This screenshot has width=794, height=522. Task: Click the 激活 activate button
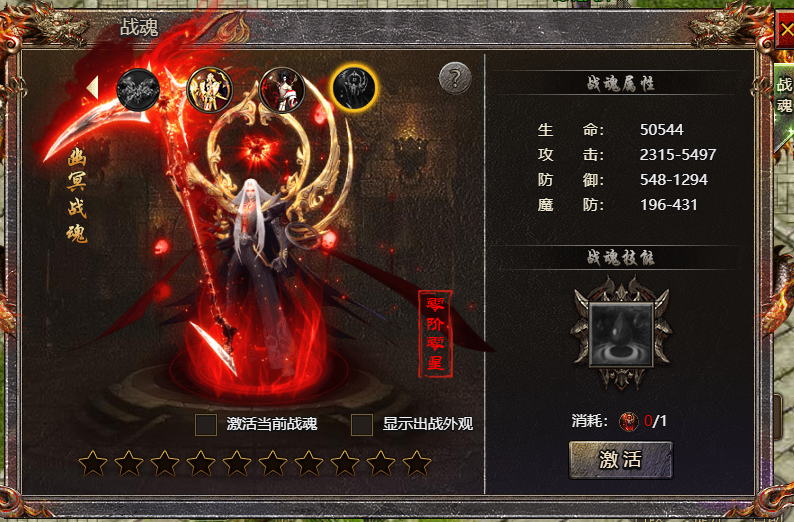(x=620, y=460)
